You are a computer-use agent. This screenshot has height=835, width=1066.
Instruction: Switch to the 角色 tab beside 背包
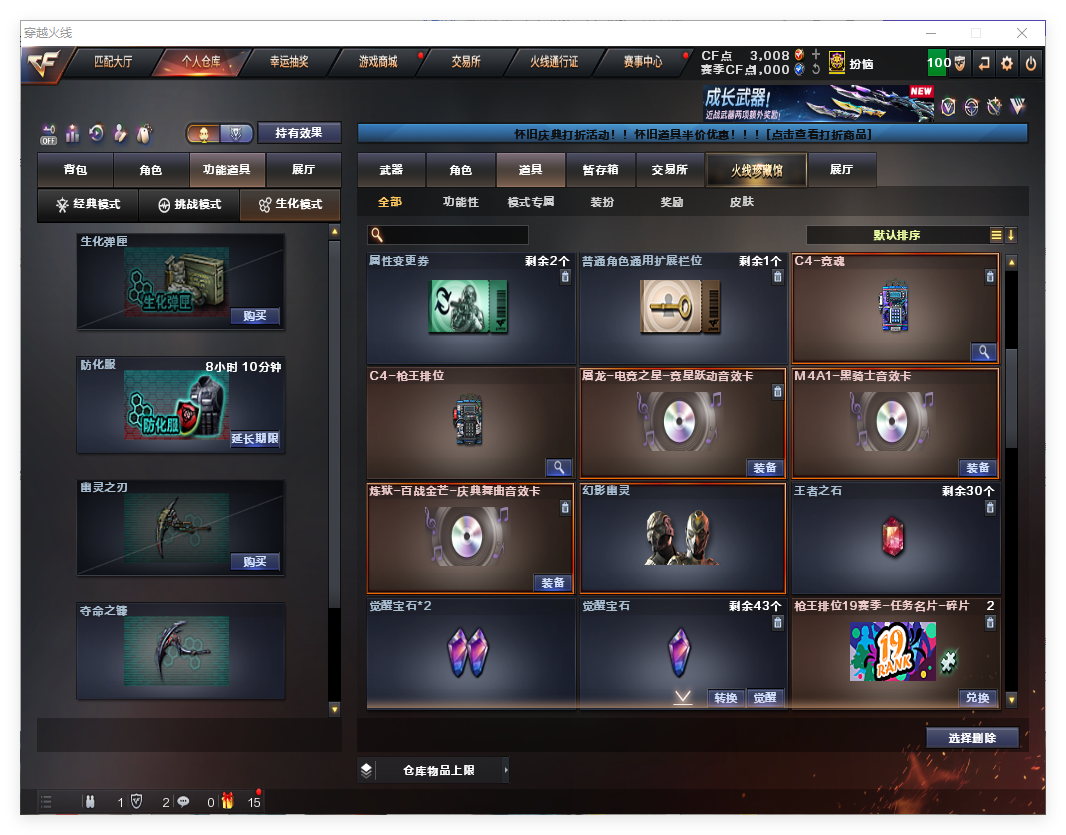click(x=151, y=171)
